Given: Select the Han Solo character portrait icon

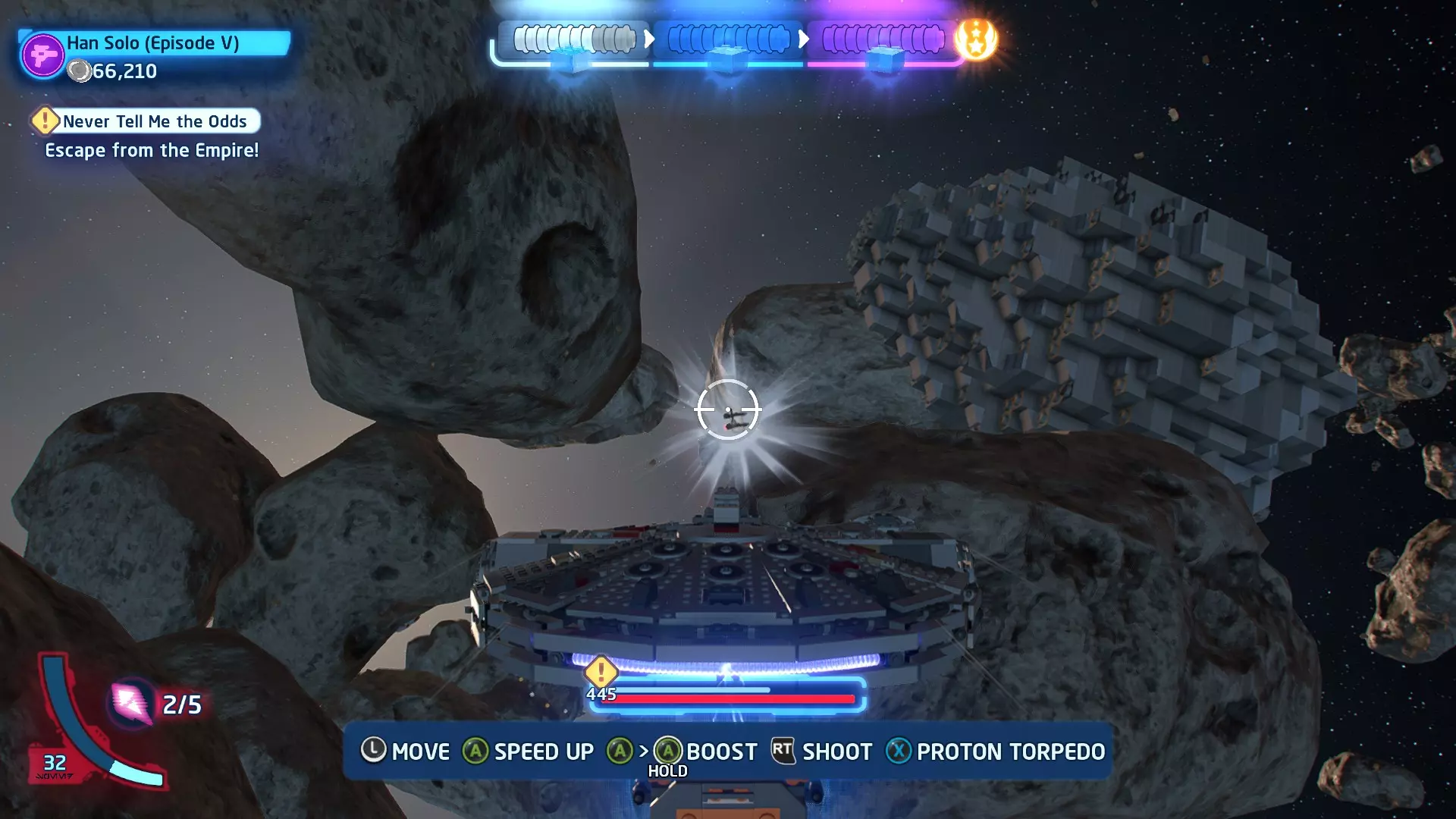Looking at the screenshot, I should pos(42,55).
